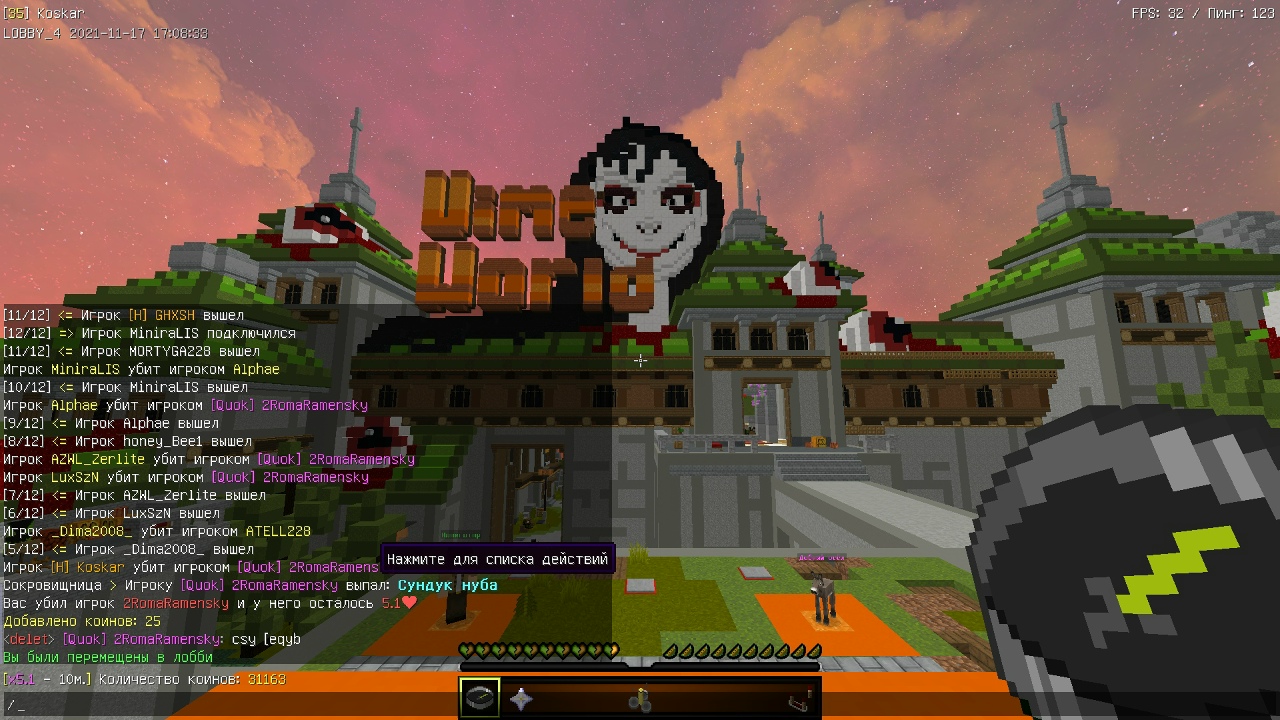The image size is (1280, 720).
Task: Select the redstone item in the last hotbar slot
Action: pos(800,699)
